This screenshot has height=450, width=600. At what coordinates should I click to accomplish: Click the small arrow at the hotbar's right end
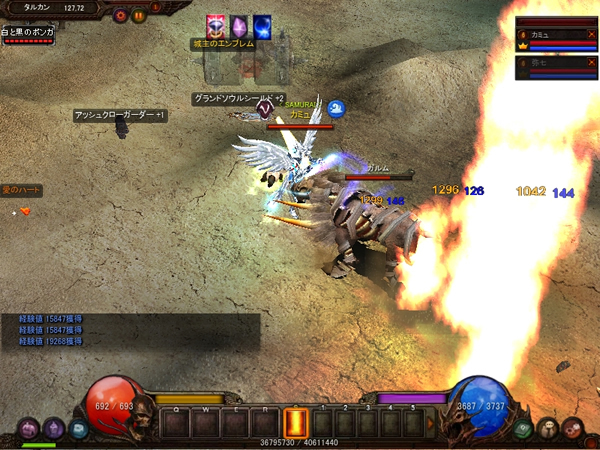[x=430, y=422]
